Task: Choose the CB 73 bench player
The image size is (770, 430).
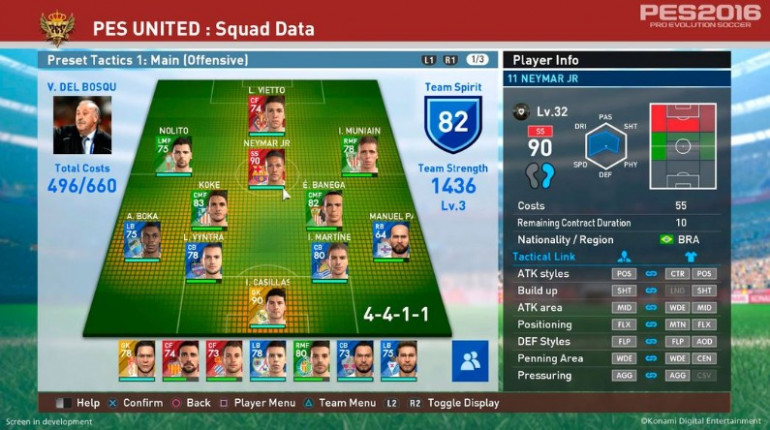Action: (x=355, y=360)
